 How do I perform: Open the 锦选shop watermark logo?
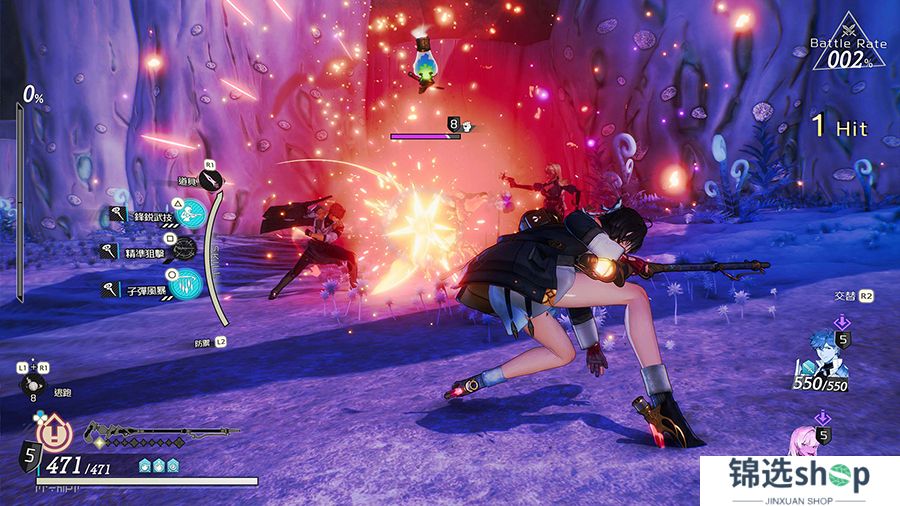click(799, 478)
